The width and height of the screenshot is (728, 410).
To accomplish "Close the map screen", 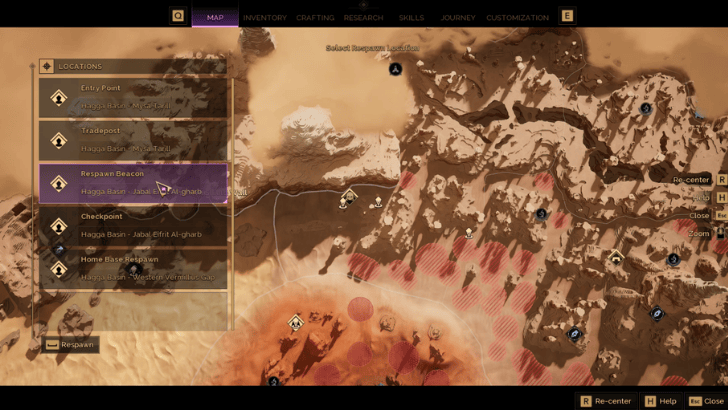I will (706, 401).
